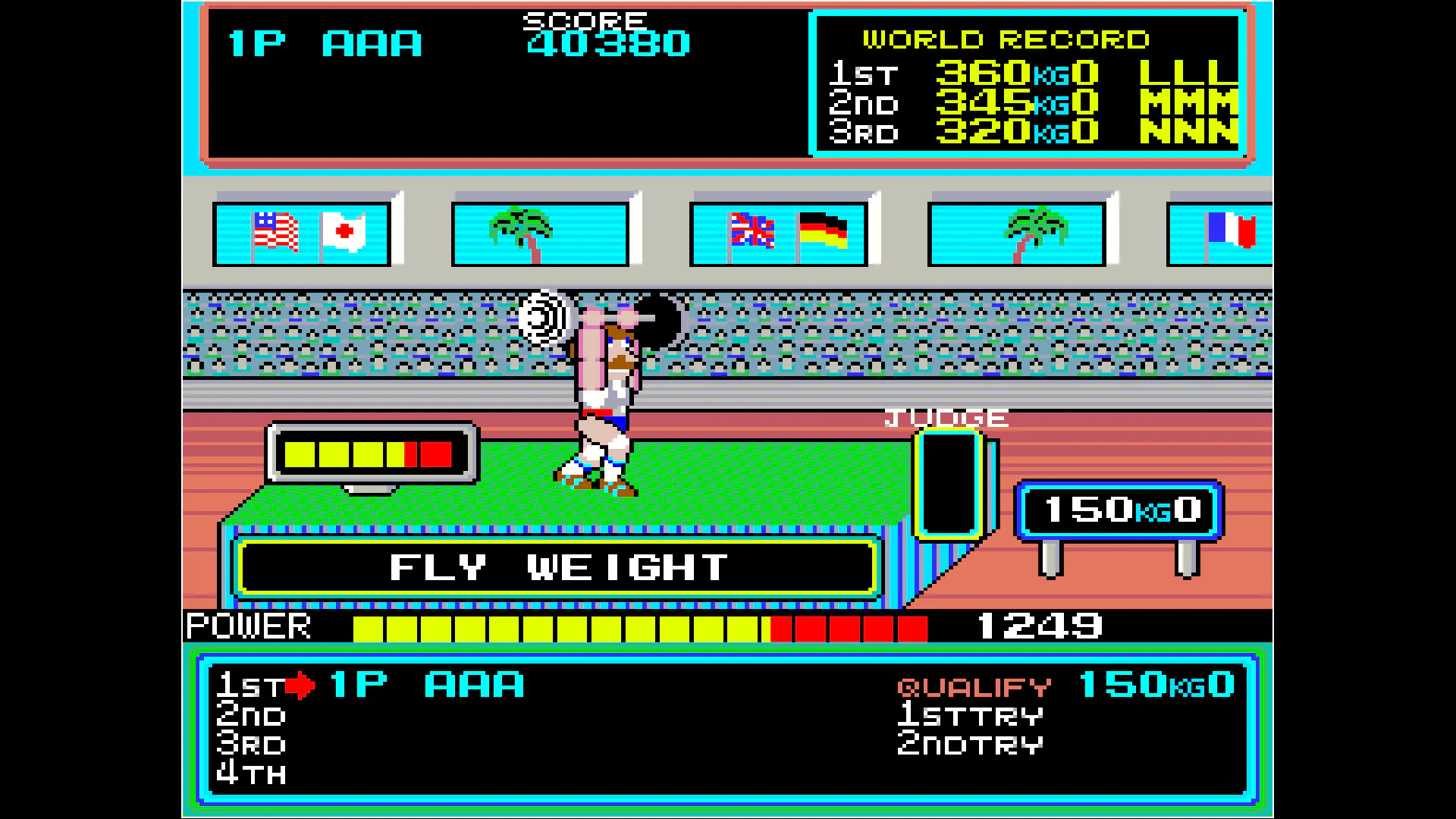Expand the WORLD RECORD leaderboard panel
1456x819 pixels.
click(x=1024, y=83)
